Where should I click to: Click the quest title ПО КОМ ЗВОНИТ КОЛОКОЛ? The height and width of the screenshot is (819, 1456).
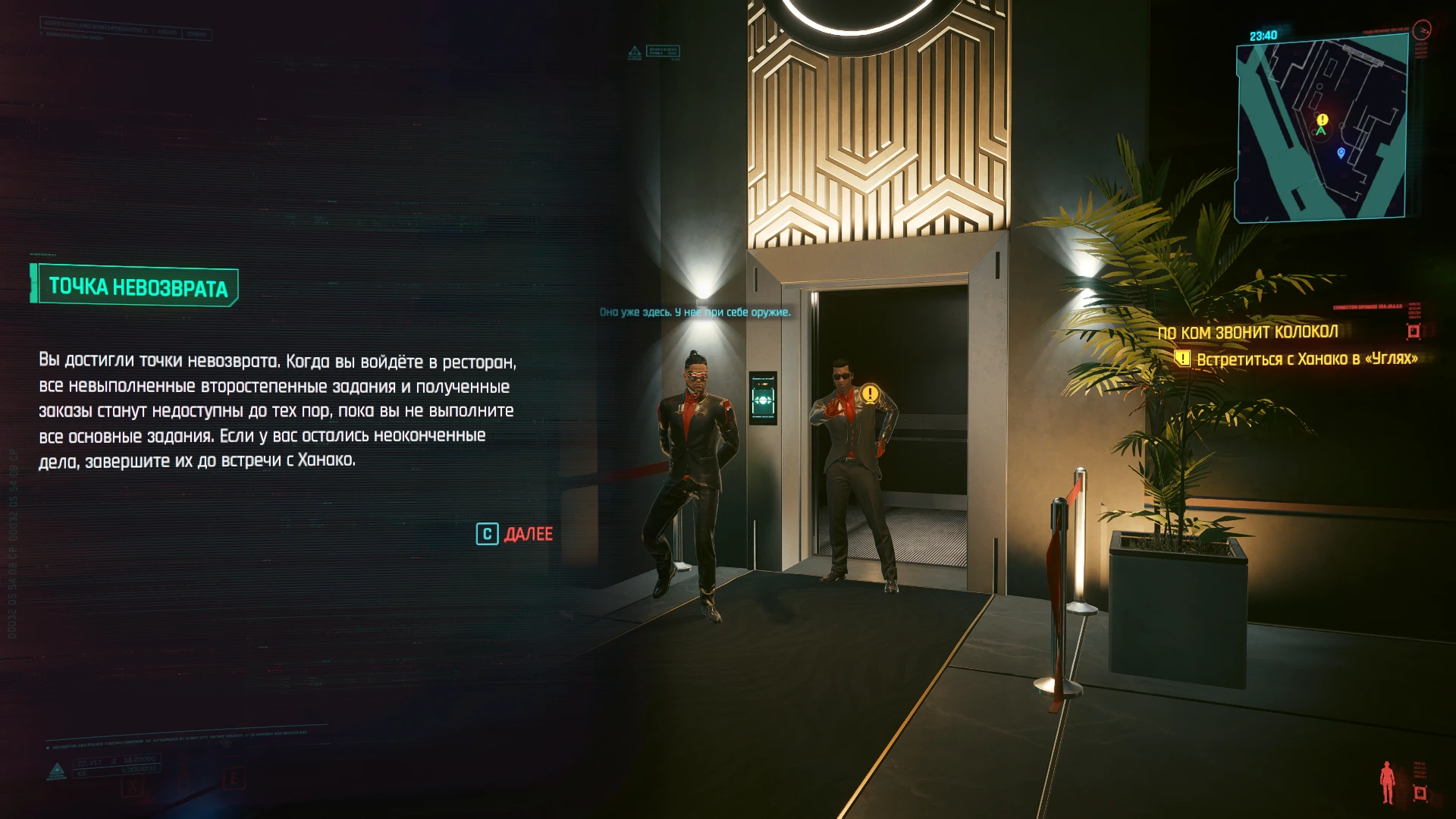point(1249,331)
